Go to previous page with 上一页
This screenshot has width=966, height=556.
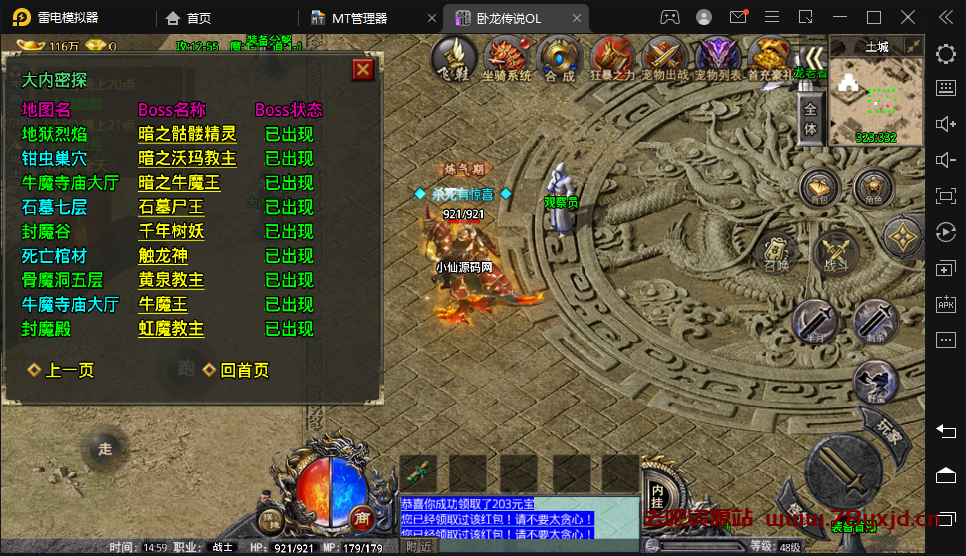click(x=61, y=370)
